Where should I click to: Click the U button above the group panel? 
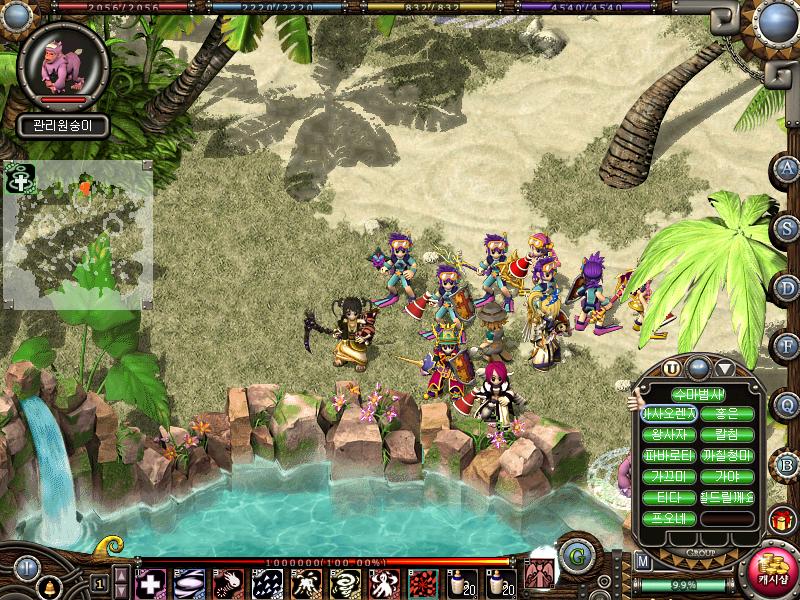coord(672,368)
